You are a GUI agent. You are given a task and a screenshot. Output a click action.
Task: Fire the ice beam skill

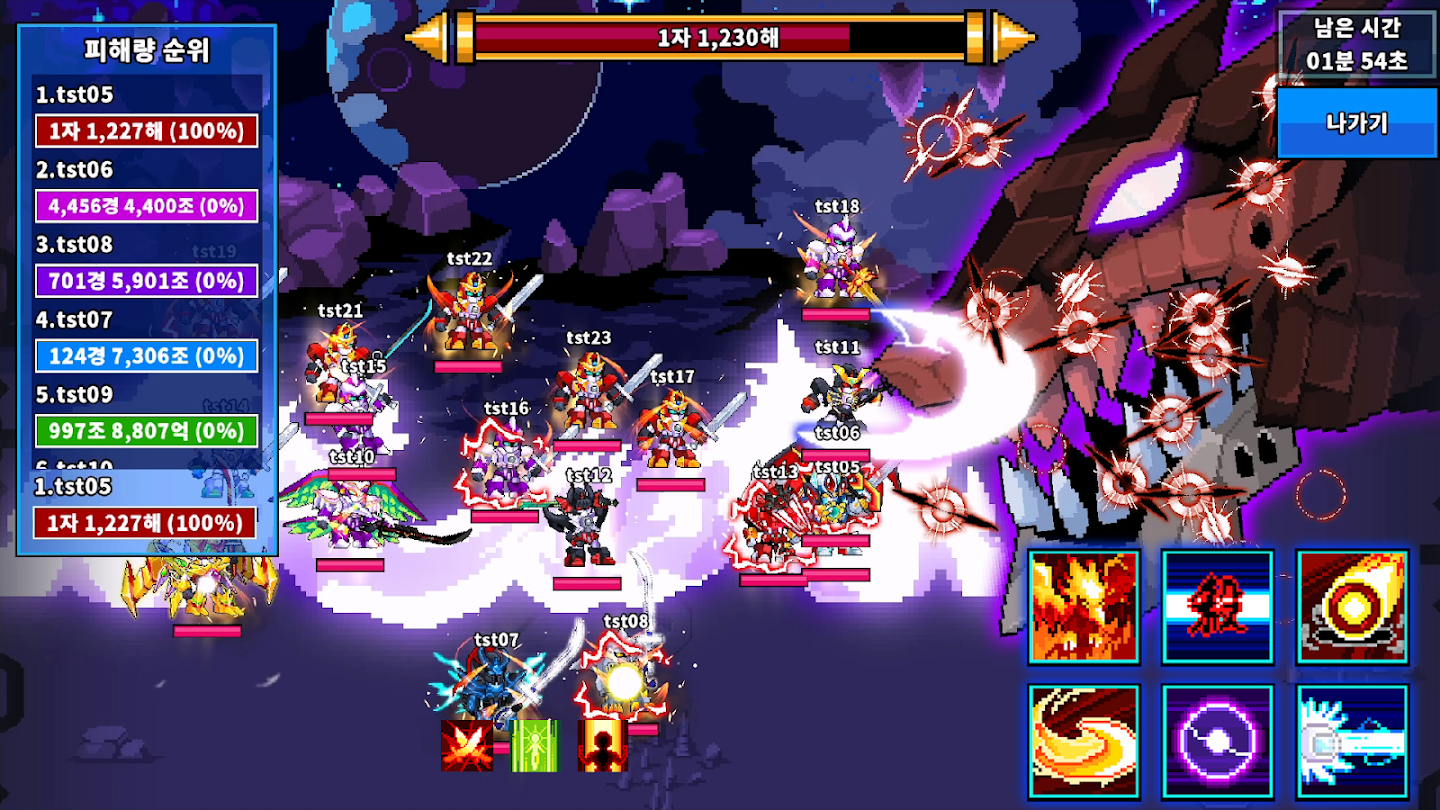(x=1352, y=741)
